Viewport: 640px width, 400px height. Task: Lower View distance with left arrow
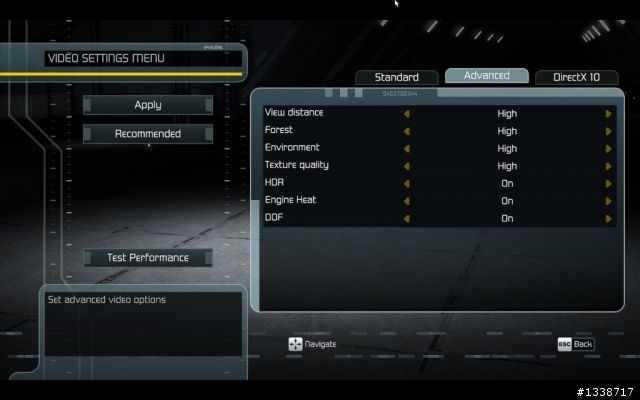(407, 114)
